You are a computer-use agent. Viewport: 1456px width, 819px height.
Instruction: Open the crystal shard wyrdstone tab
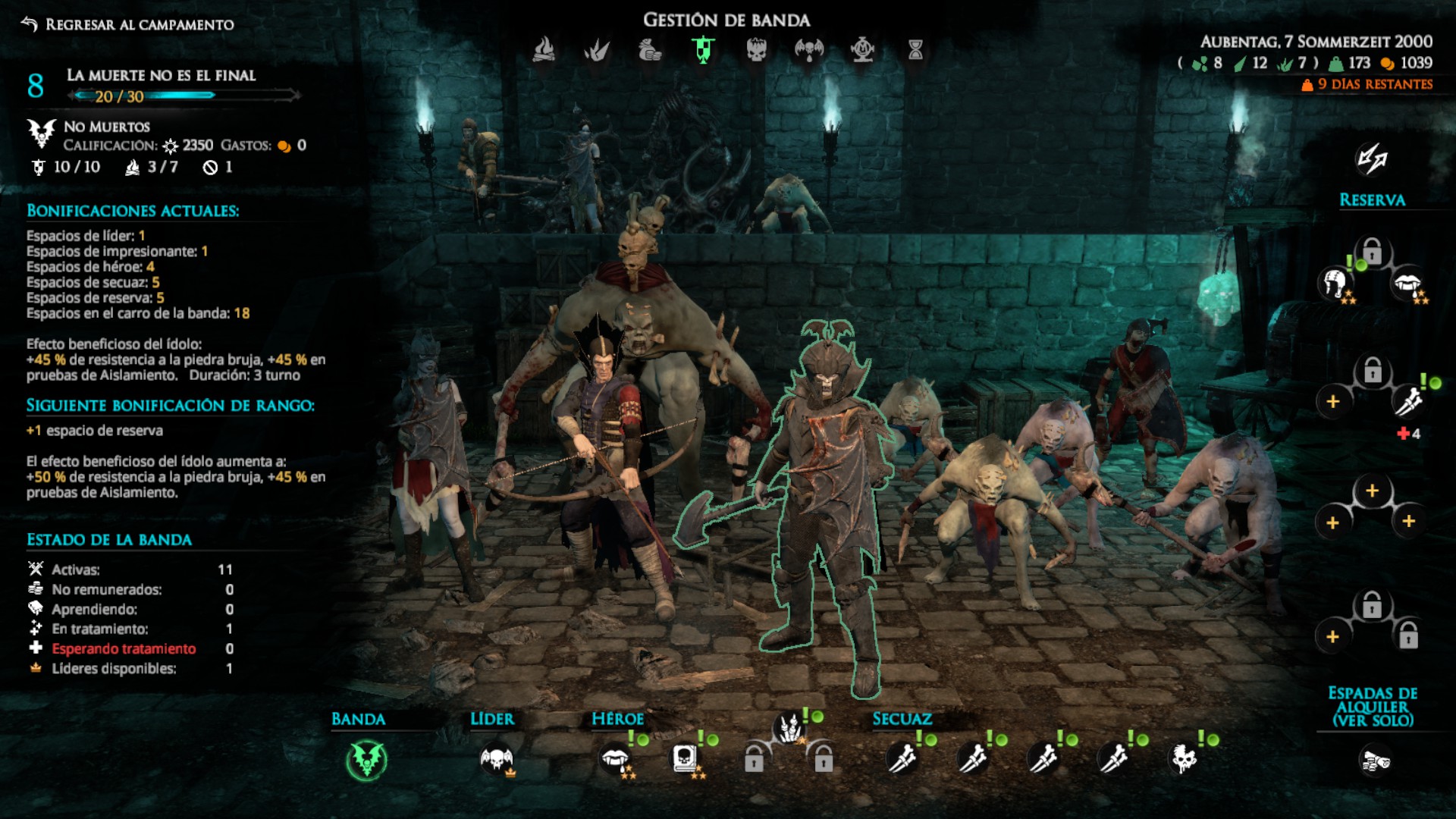coord(597,50)
